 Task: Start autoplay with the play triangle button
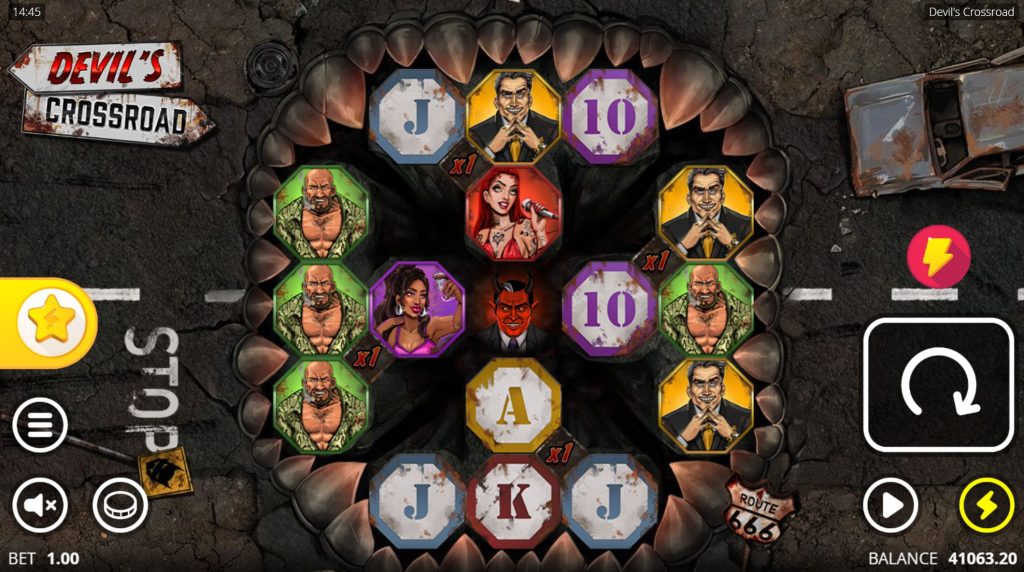pyautogui.click(x=890, y=506)
